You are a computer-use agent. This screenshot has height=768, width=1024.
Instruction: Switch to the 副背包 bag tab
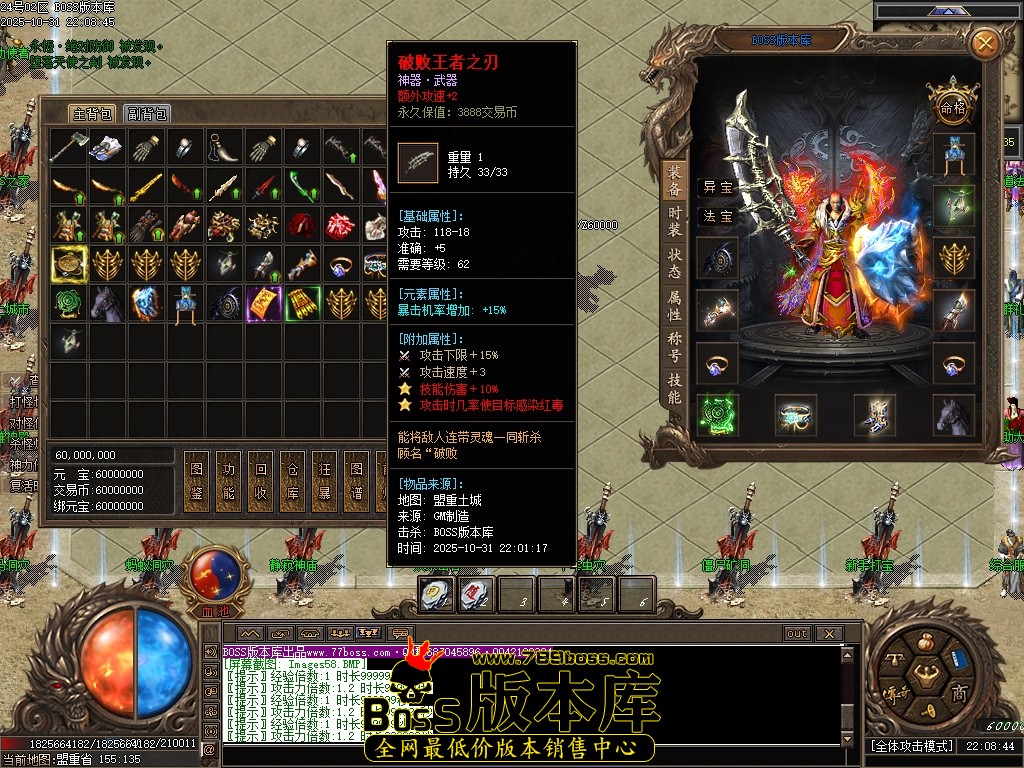147,113
